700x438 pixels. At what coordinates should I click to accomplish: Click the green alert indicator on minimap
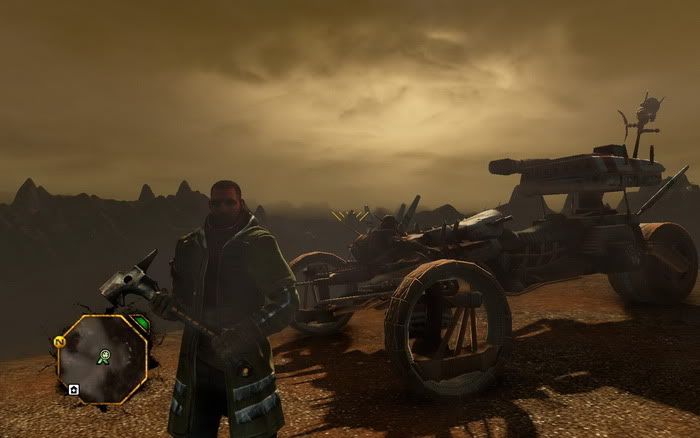[x=141, y=323]
